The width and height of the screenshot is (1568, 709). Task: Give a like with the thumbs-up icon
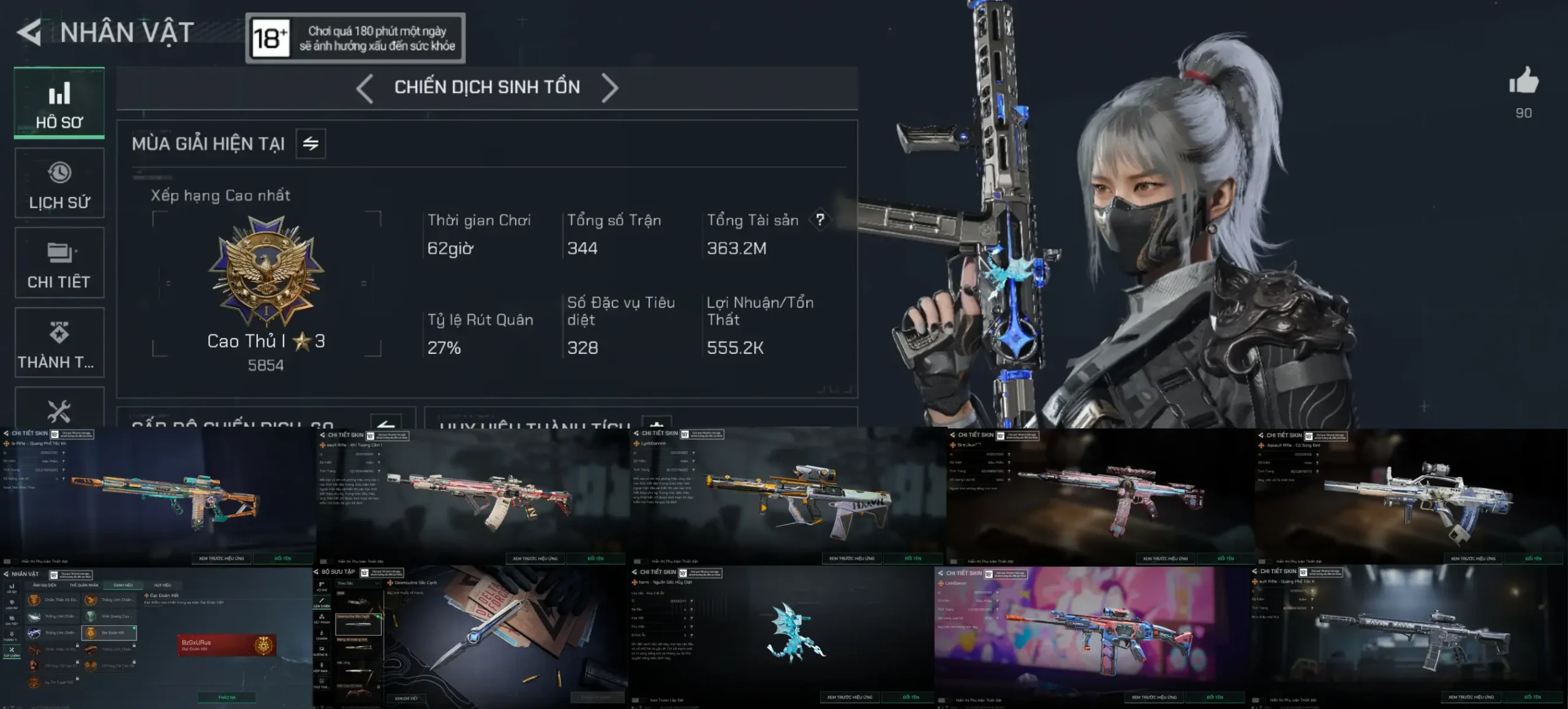[1523, 81]
